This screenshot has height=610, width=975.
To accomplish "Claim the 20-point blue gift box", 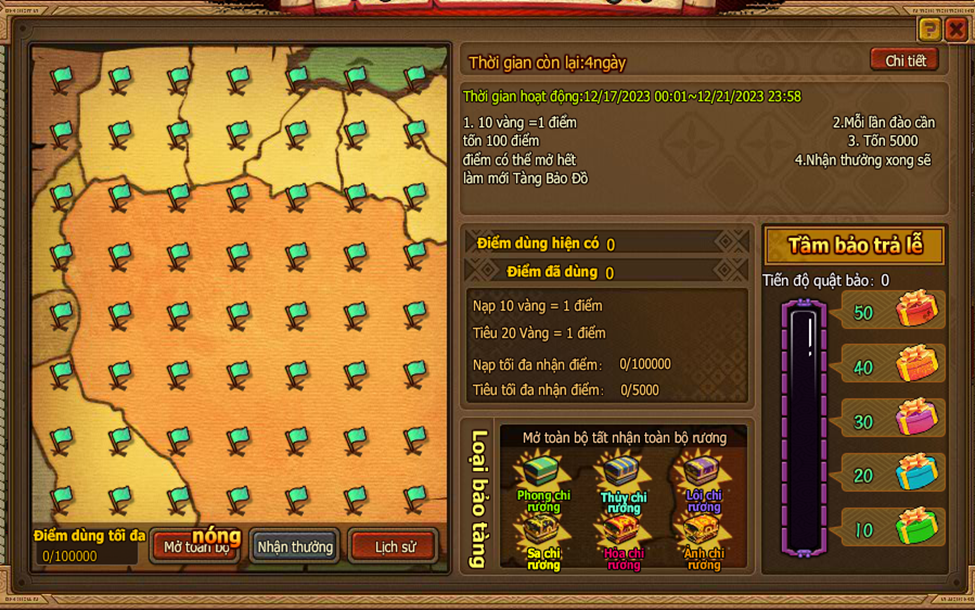I will coord(916,473).
